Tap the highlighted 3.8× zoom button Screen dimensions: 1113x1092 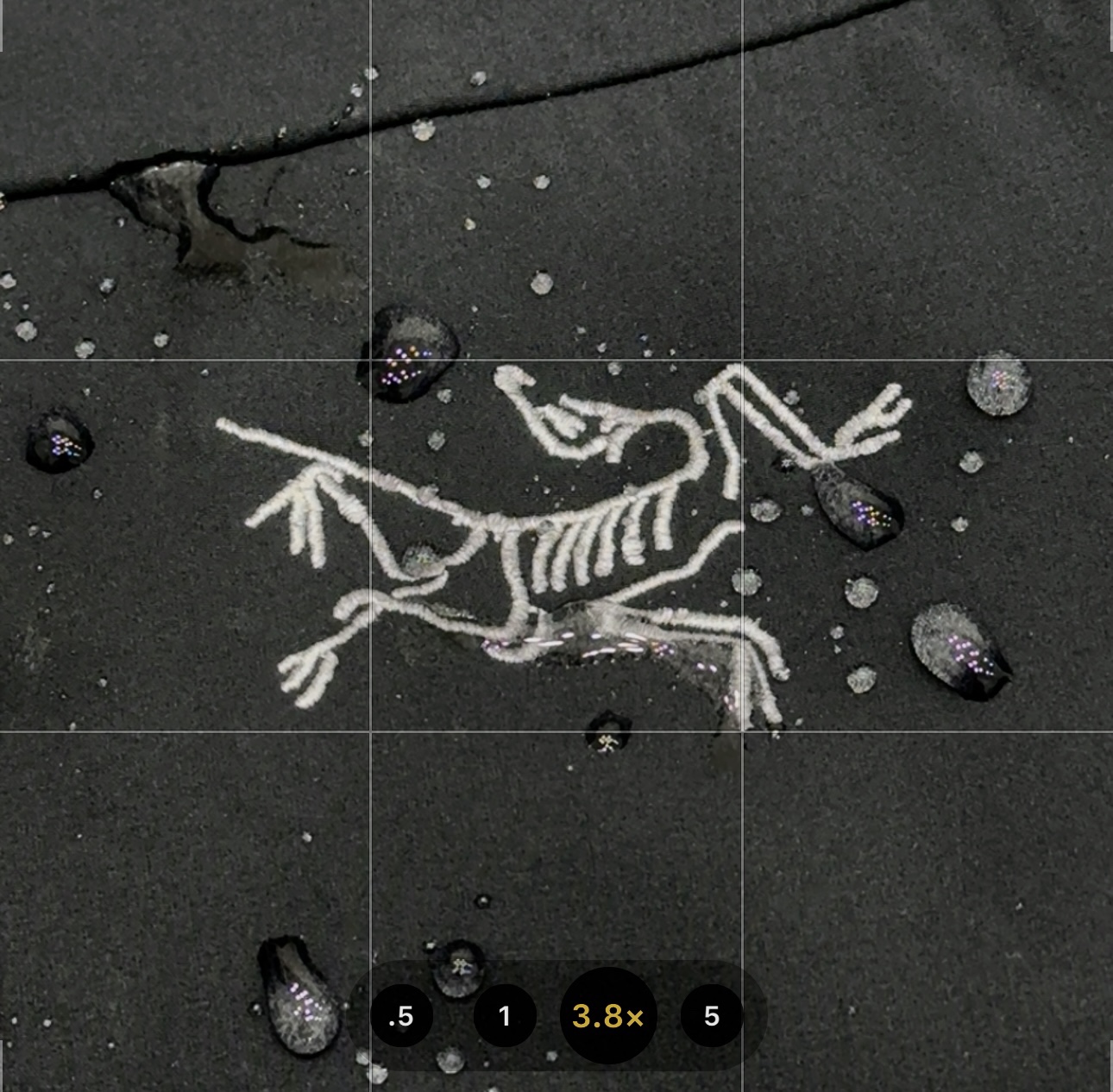(608, 1016)
